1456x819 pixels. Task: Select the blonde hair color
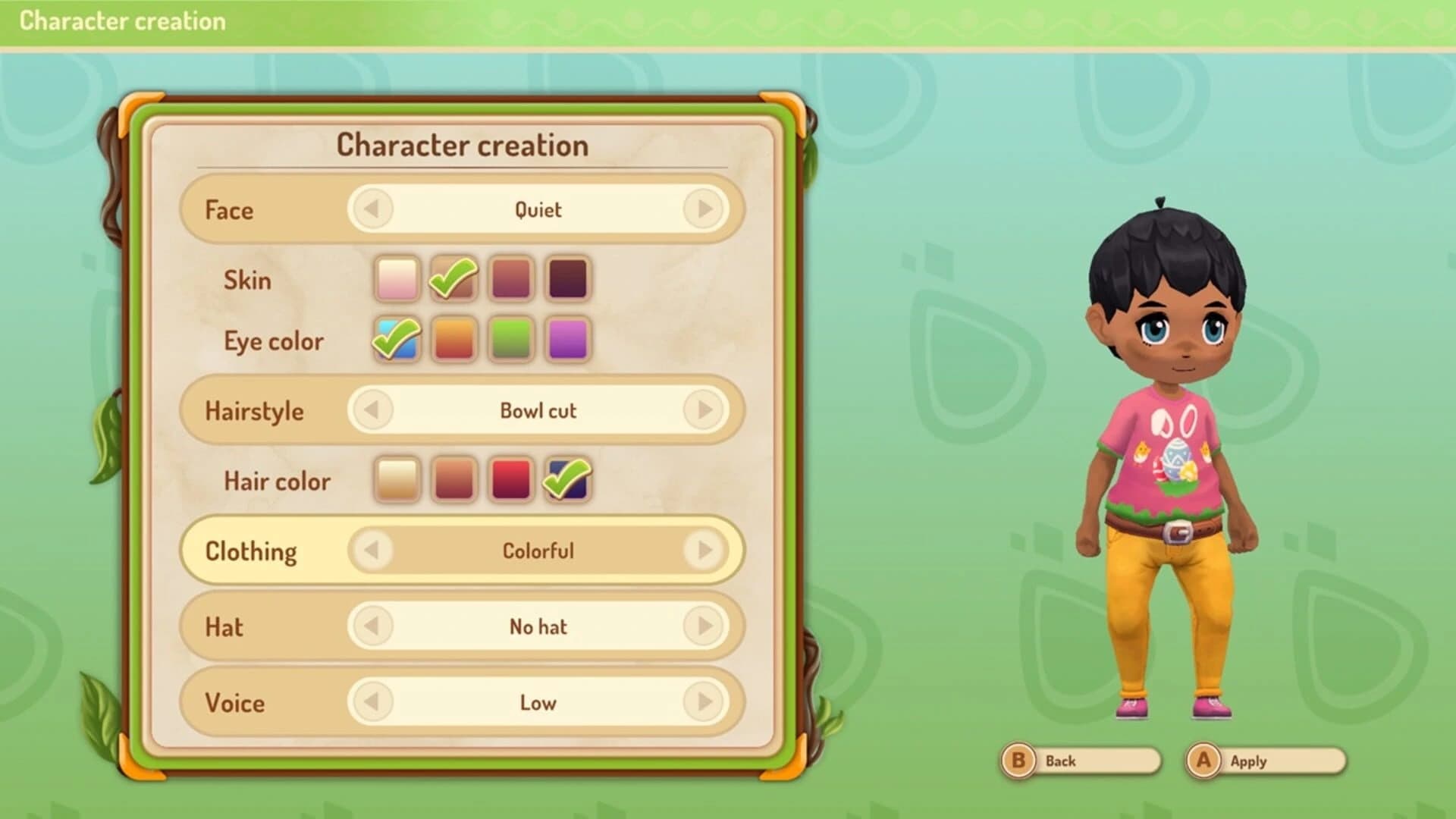(x=396, y=479)
